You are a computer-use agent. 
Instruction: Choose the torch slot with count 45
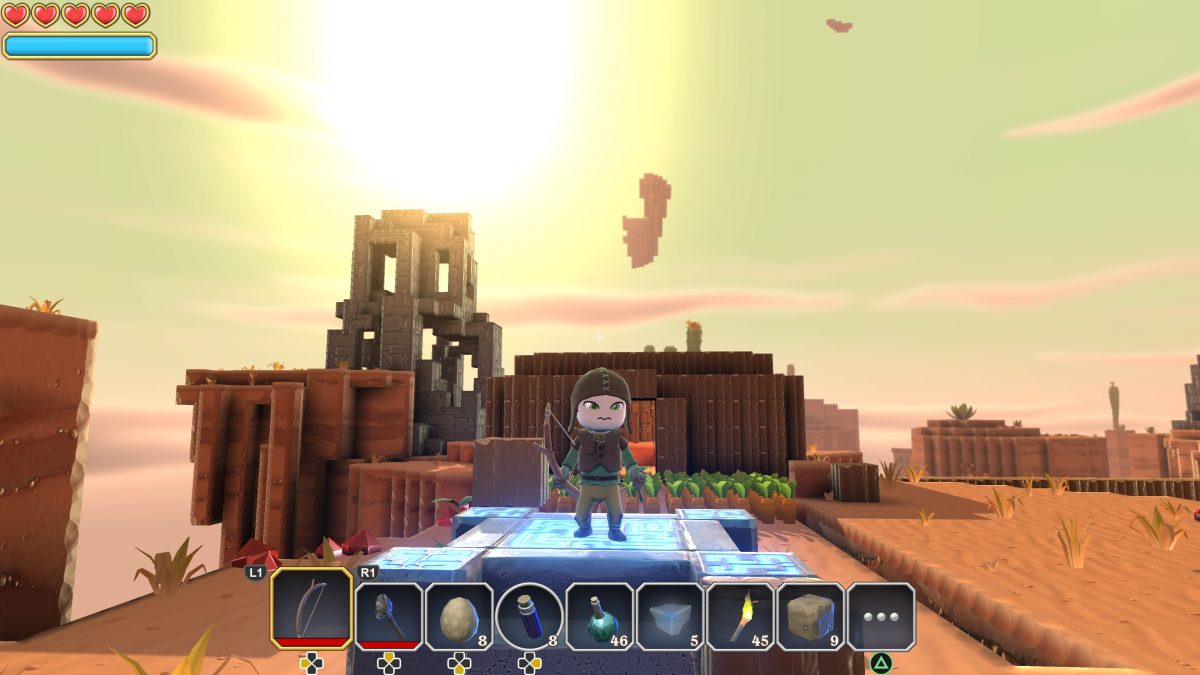coord(740,616)
